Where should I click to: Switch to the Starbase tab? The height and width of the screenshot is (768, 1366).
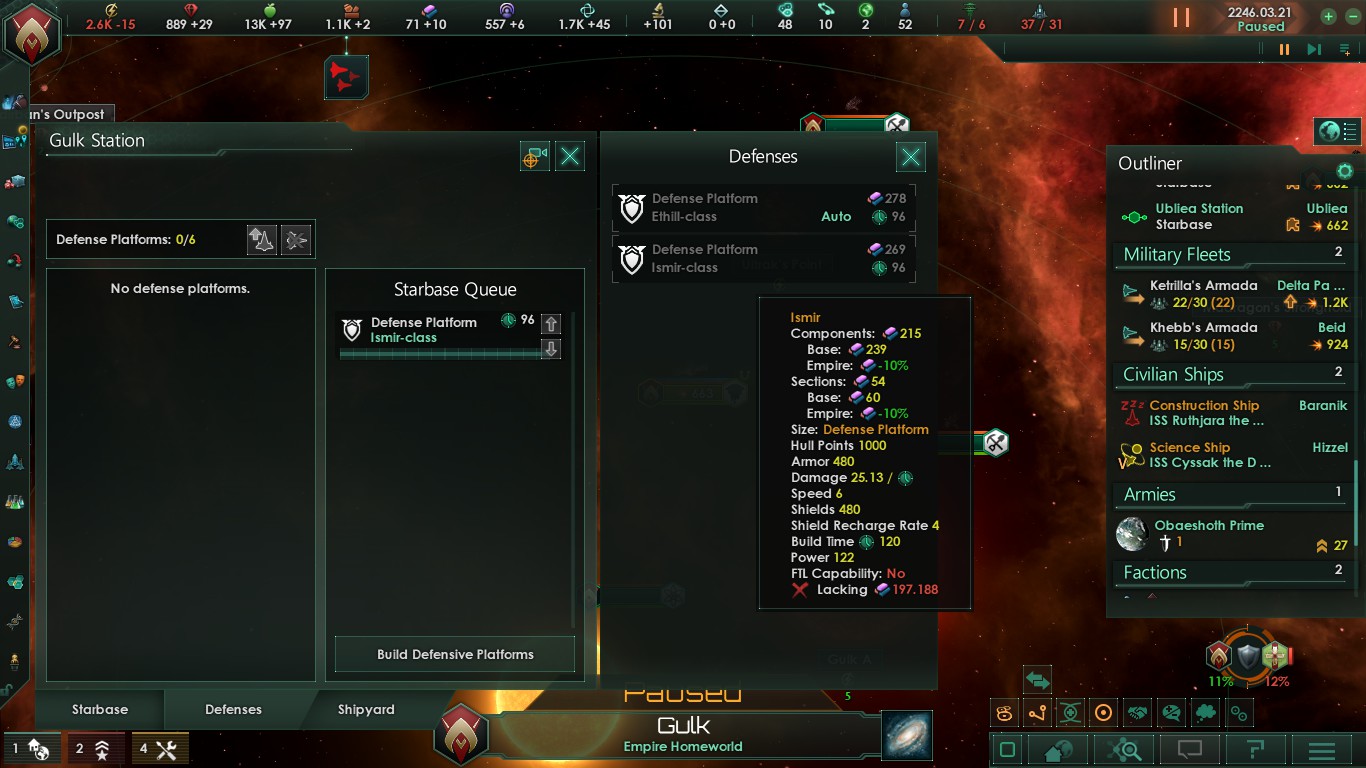point(99,710)
